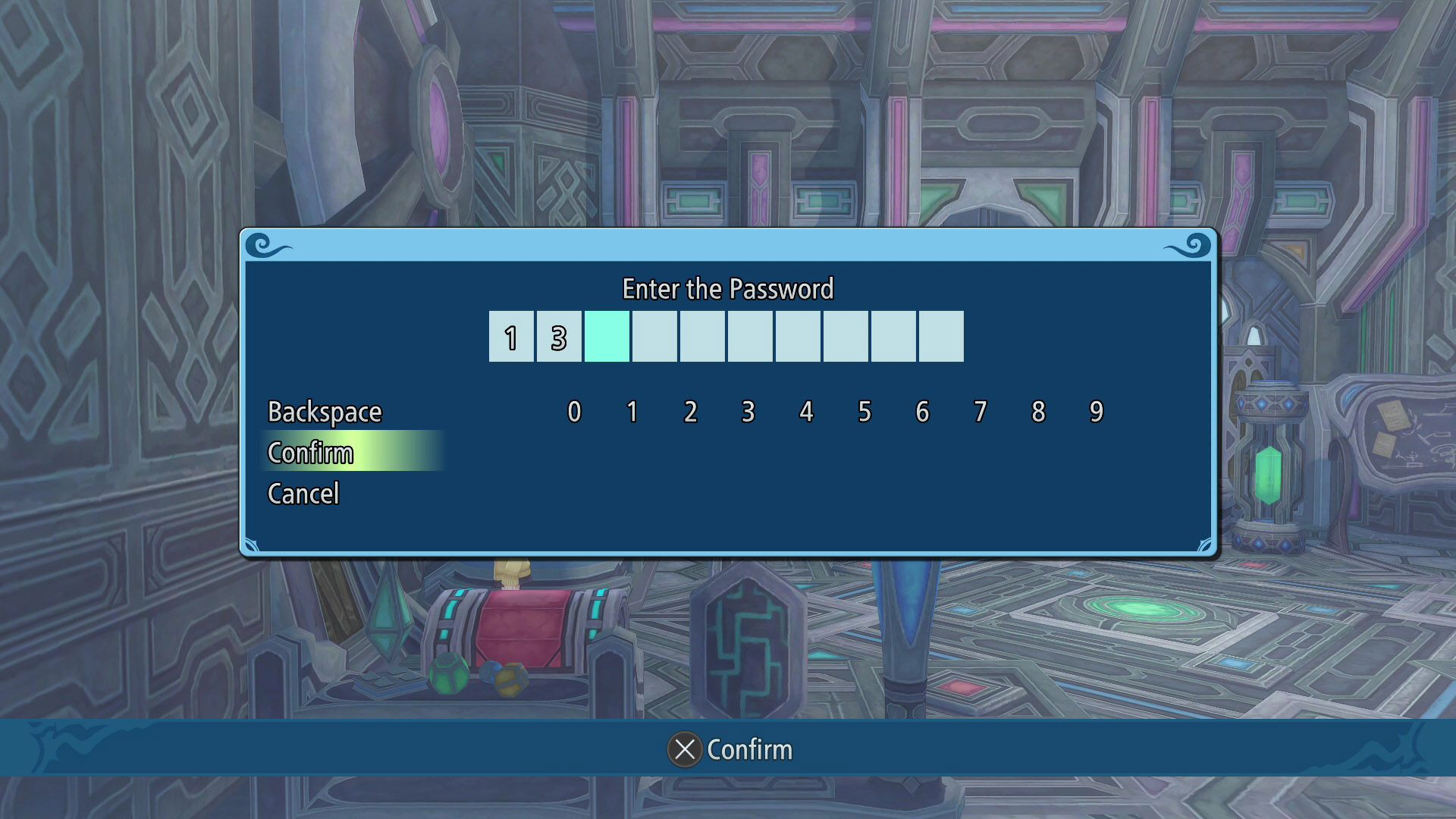The image size is (1456, 819).
Task: Select the password box containing 3
Action: [x=559, y=337]
